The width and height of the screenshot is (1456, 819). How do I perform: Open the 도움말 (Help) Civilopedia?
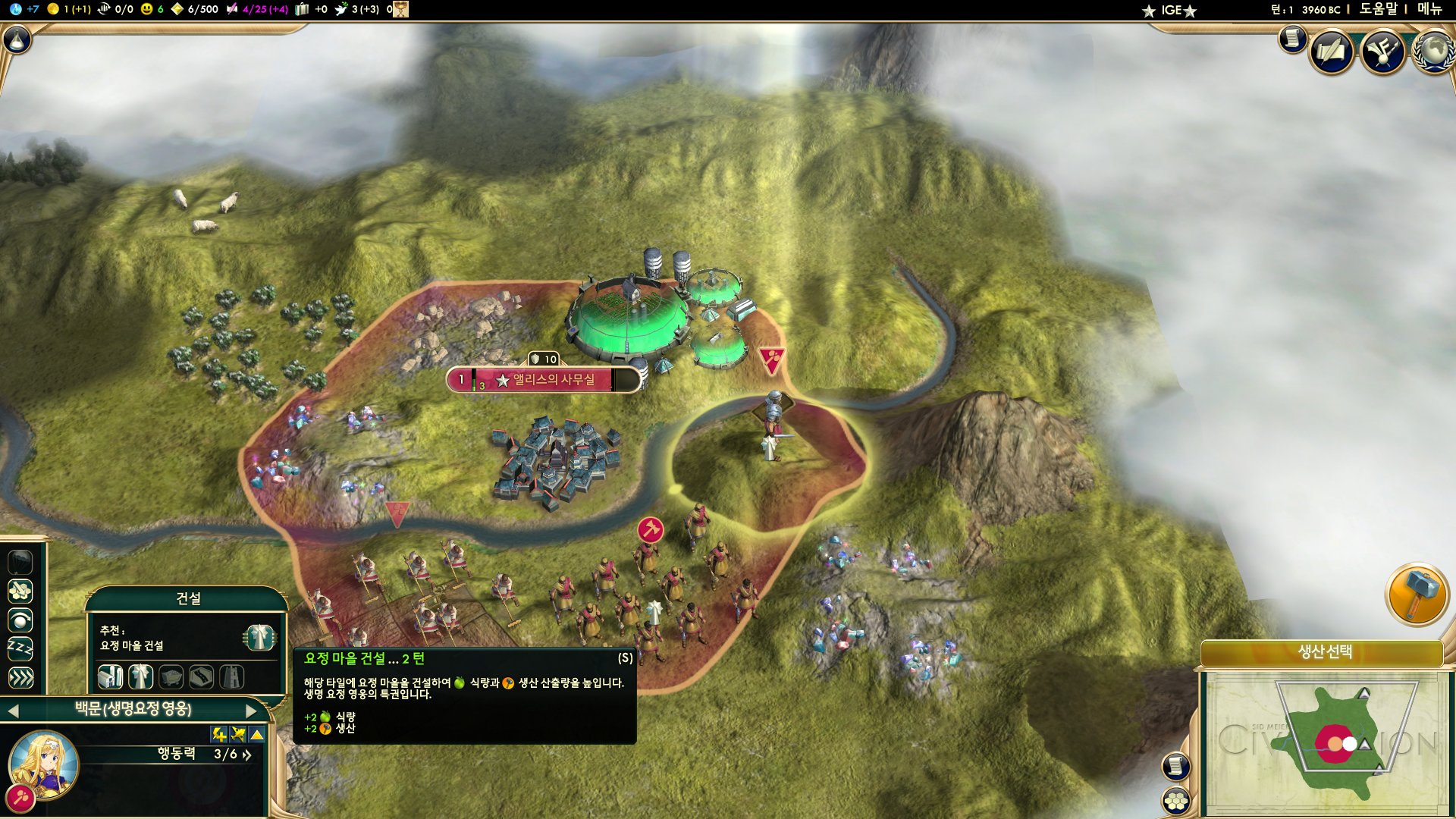point(1377,9)
